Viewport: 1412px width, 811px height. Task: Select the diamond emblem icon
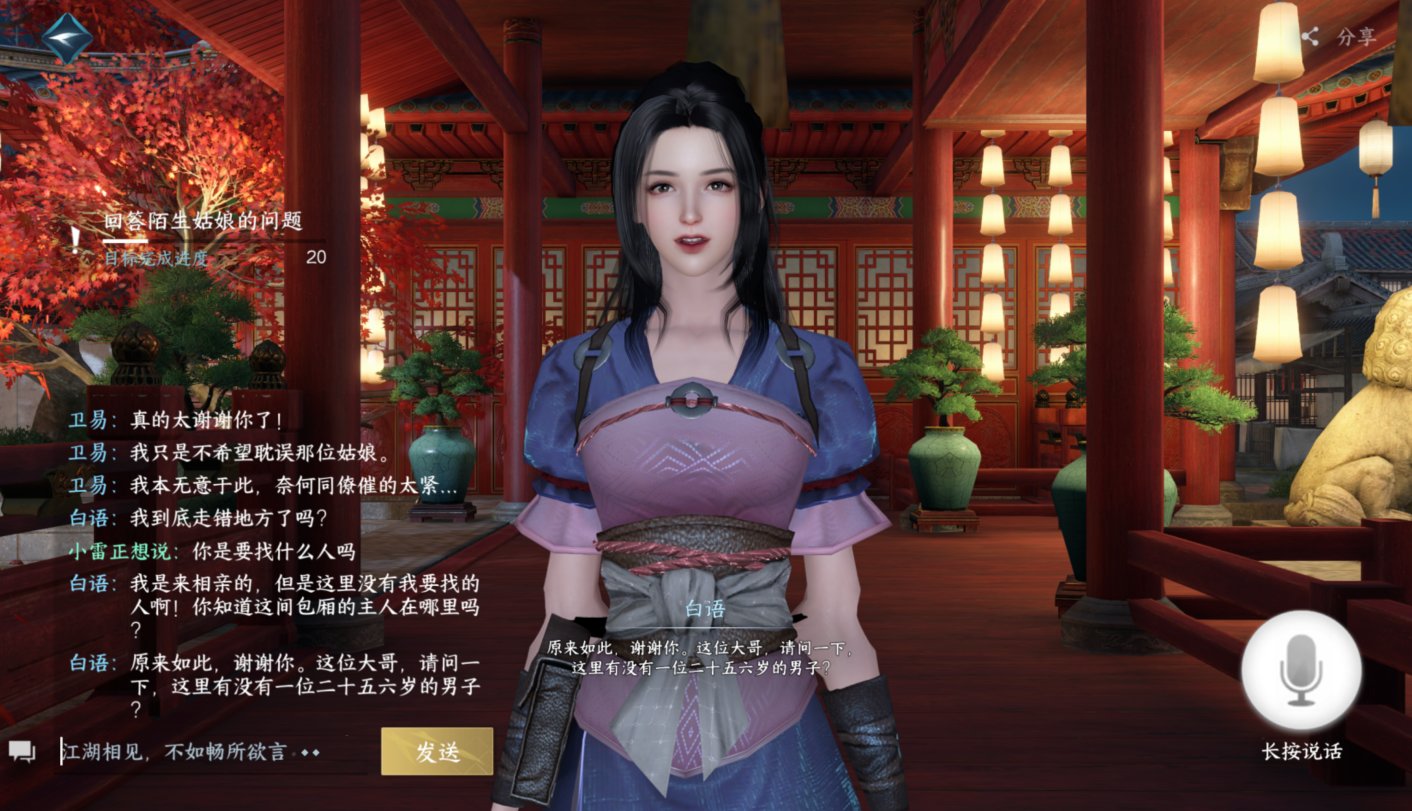(x=68, y=36)
